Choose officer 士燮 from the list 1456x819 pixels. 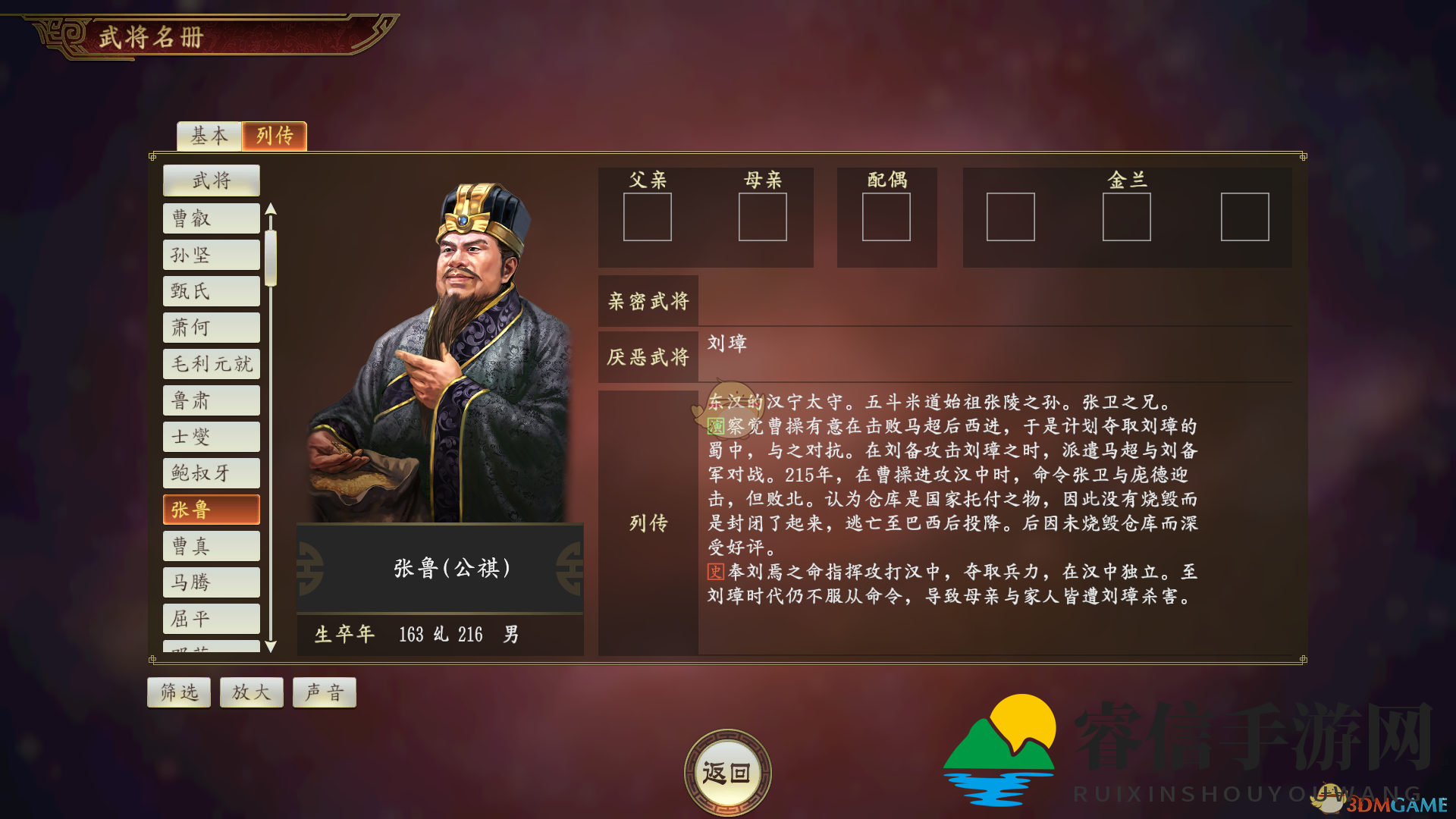212,437
